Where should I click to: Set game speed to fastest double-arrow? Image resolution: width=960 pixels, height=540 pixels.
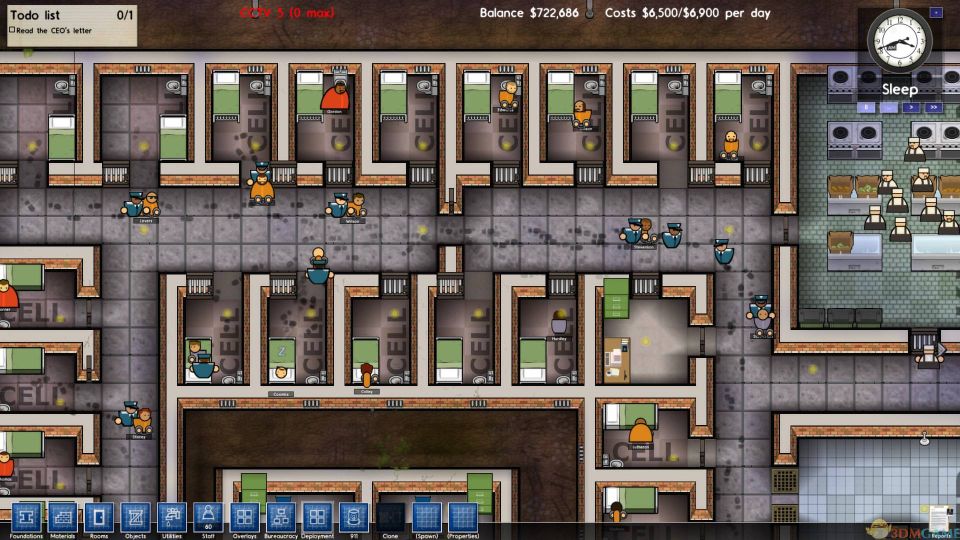click(x=933, y=106)
